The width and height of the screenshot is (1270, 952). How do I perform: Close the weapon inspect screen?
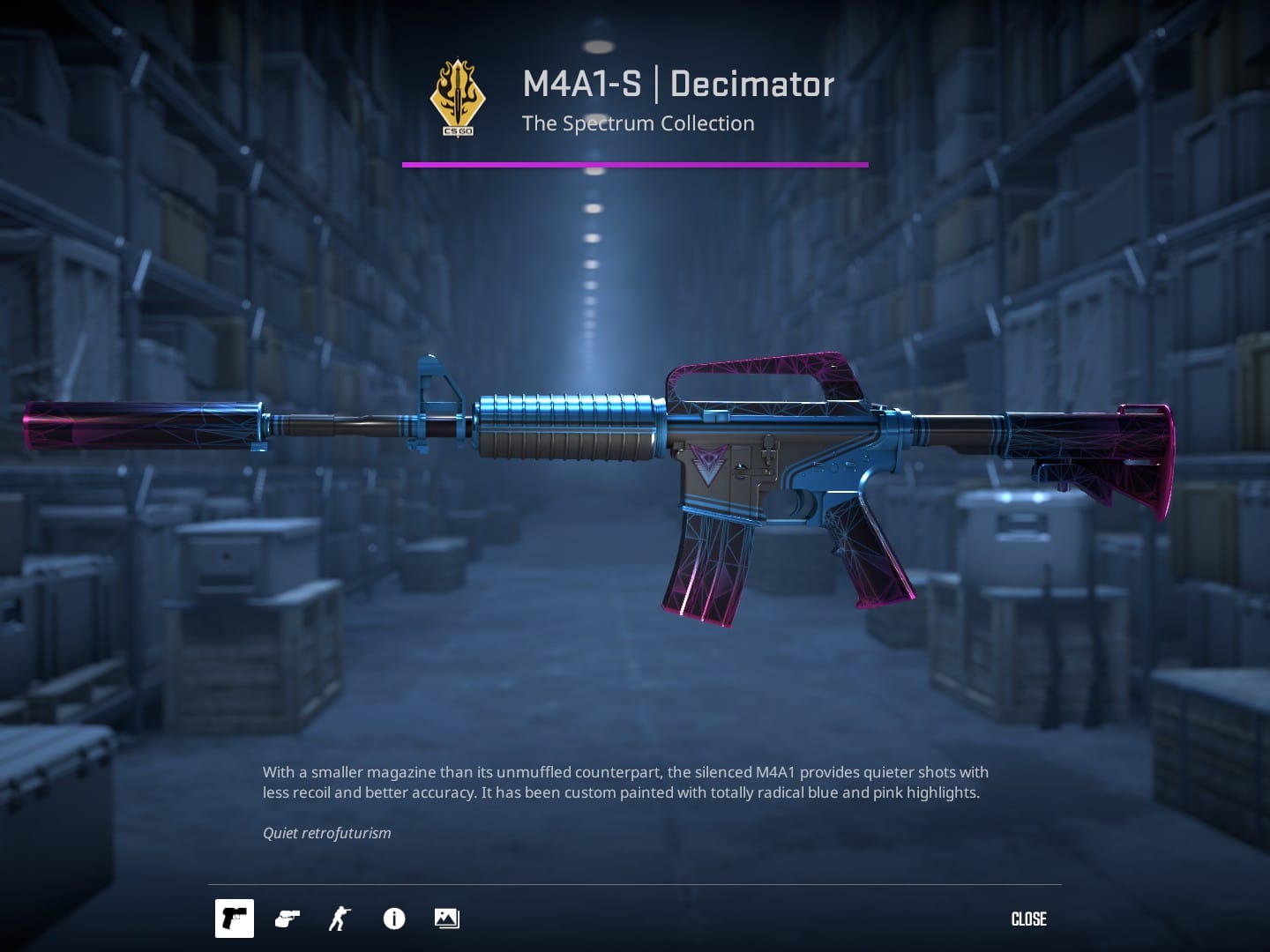(x=1028, y=919)
